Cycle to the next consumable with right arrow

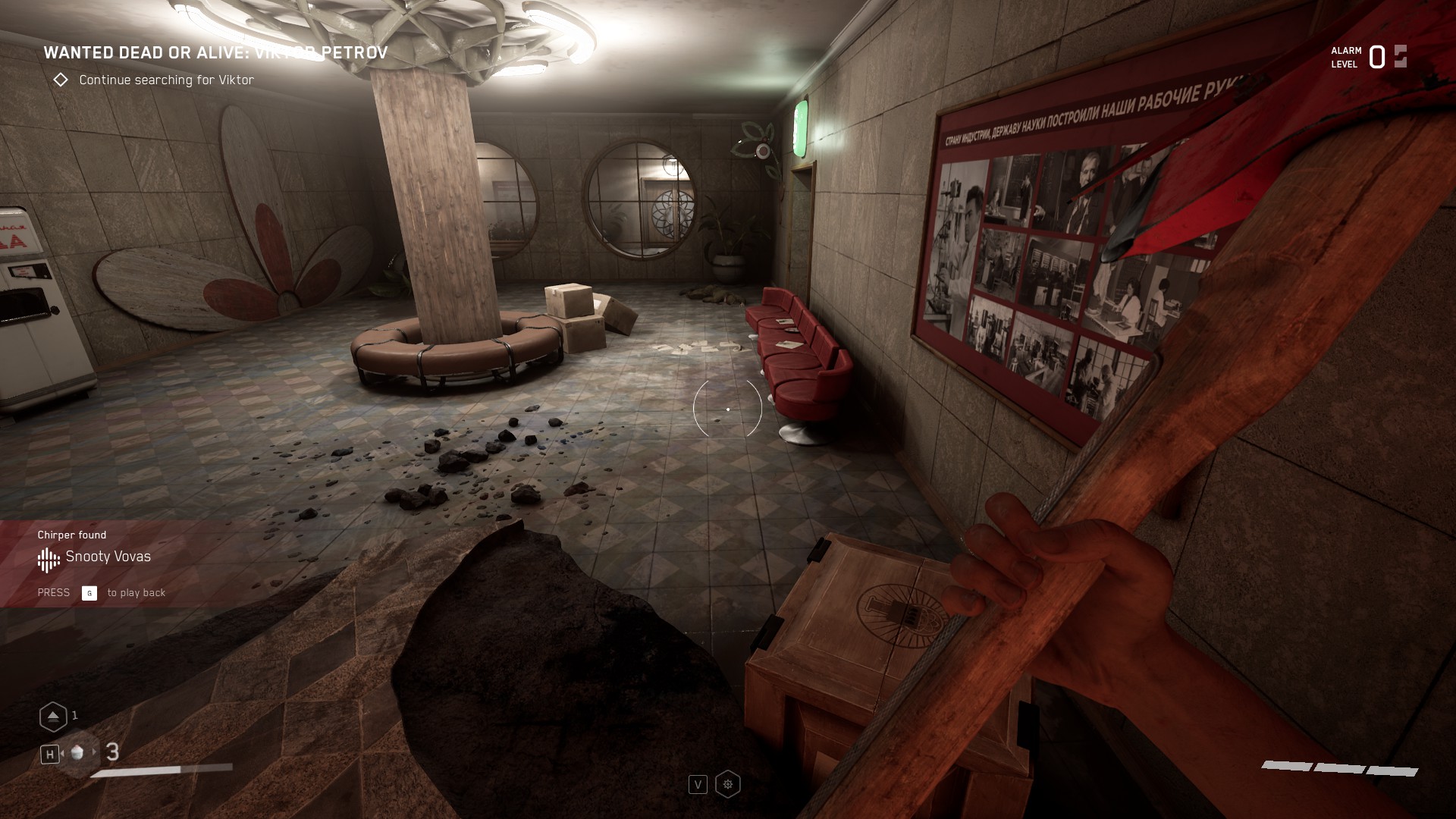coord(95,752)
